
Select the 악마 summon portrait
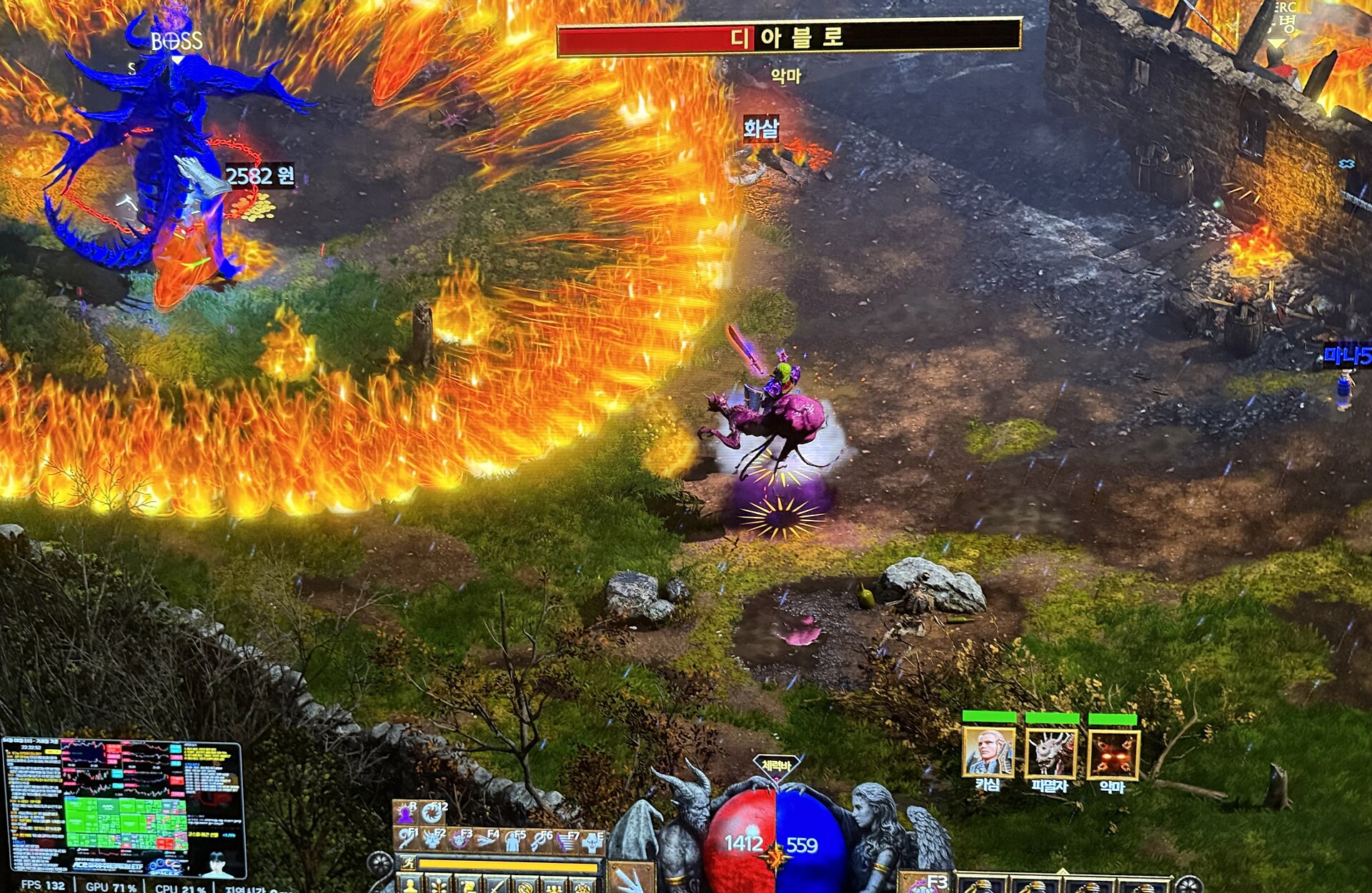click(1113, 754)
